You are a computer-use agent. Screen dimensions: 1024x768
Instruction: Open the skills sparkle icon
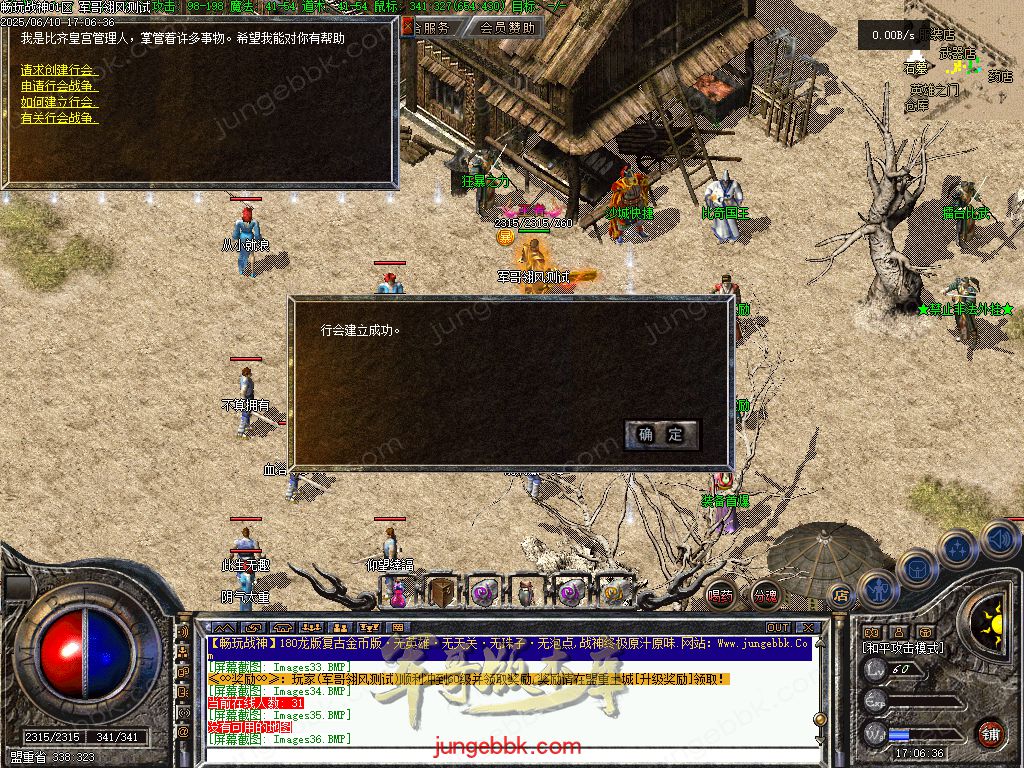tap(957, 547)
